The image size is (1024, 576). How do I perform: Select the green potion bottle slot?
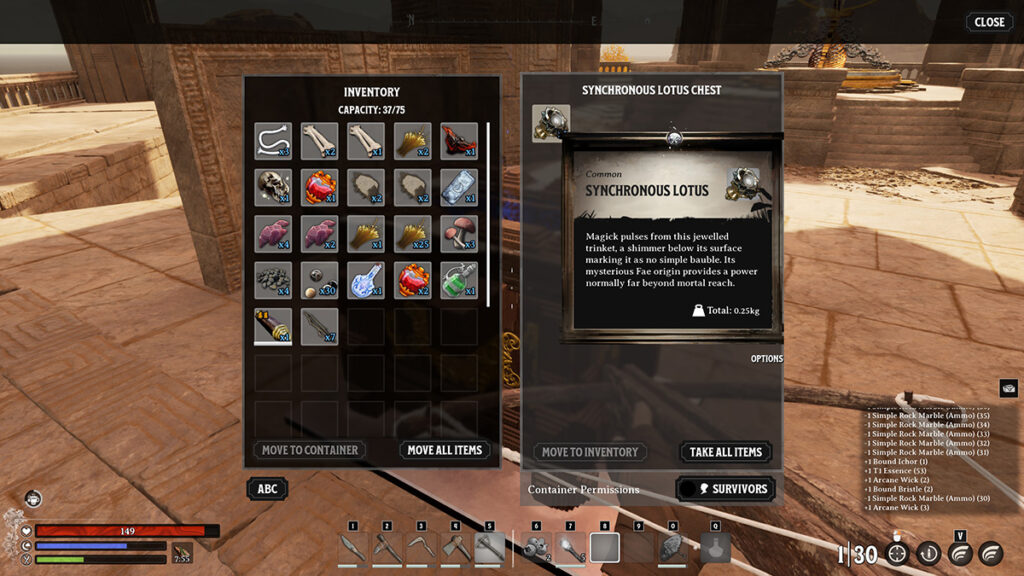tap(459, 280)
